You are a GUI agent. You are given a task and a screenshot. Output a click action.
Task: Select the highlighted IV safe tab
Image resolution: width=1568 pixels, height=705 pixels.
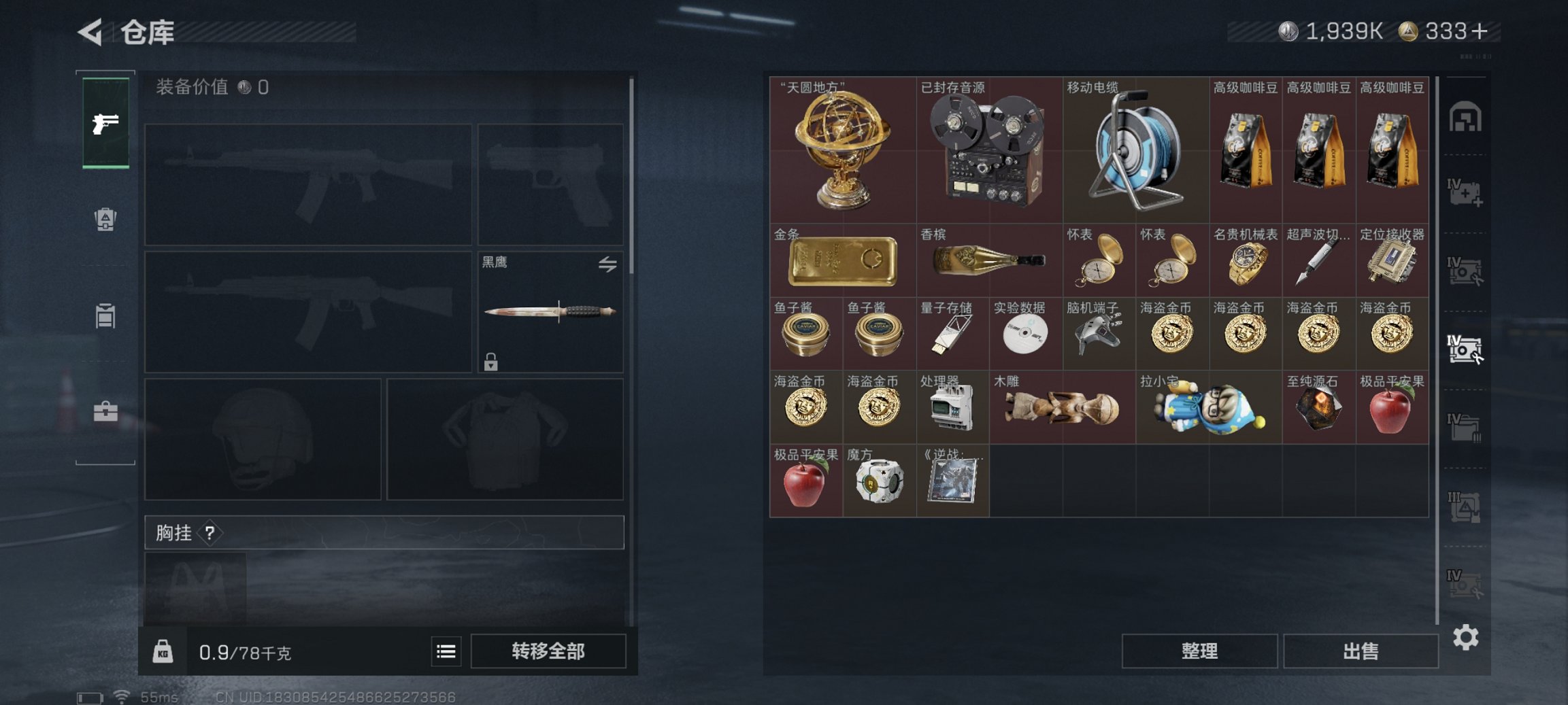pyautogui.click(x=1466, y=350)
